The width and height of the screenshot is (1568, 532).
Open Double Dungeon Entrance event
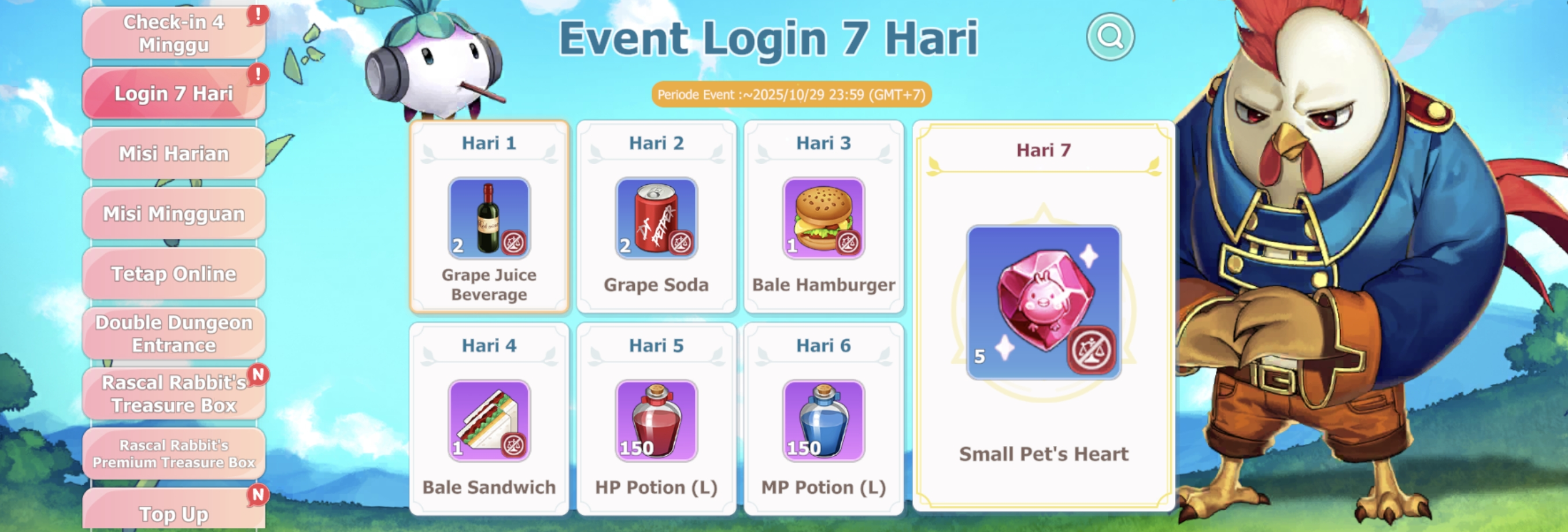[x=173, y=334]
